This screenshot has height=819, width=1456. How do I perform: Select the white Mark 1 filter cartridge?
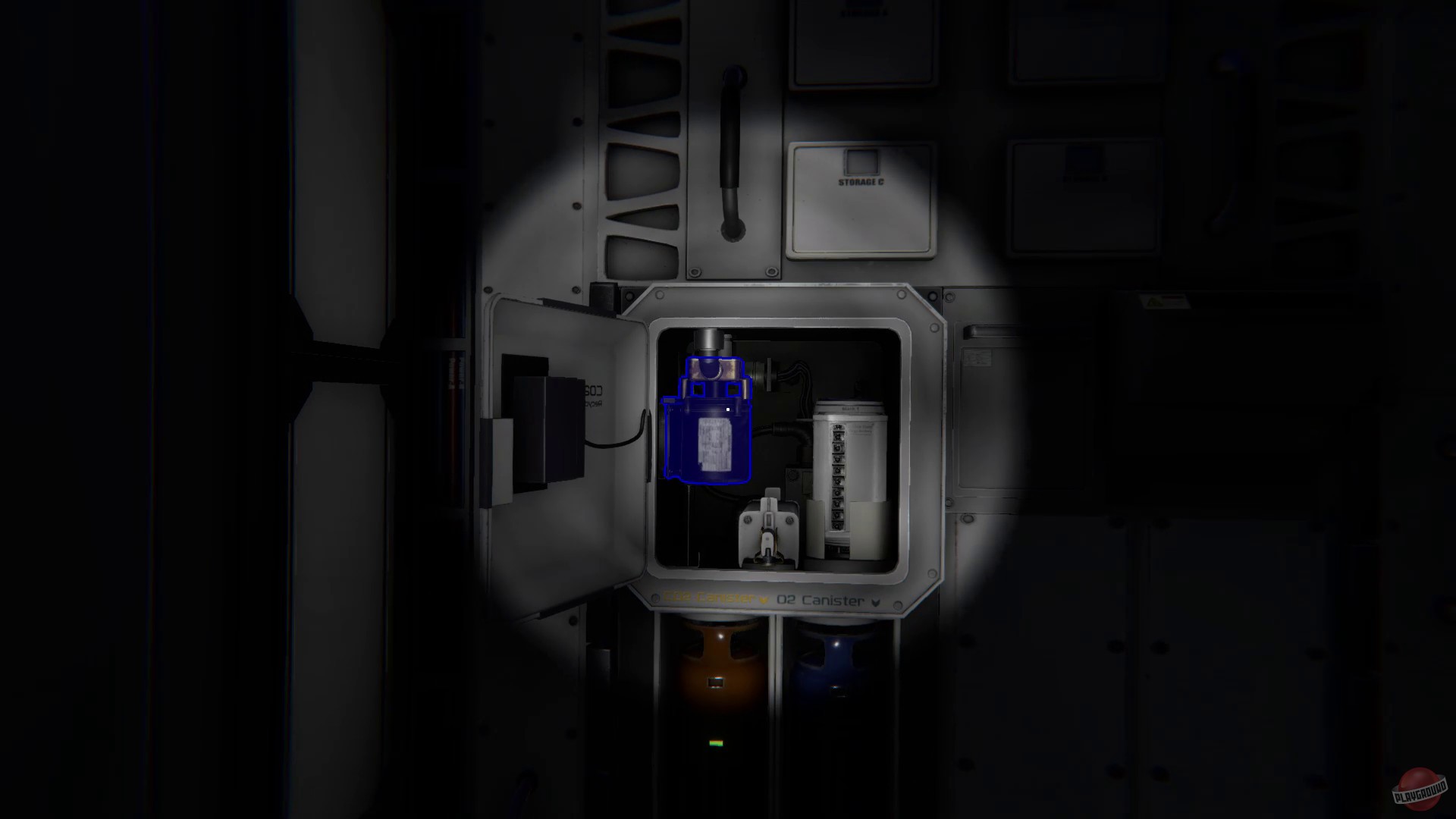point(849,470)
